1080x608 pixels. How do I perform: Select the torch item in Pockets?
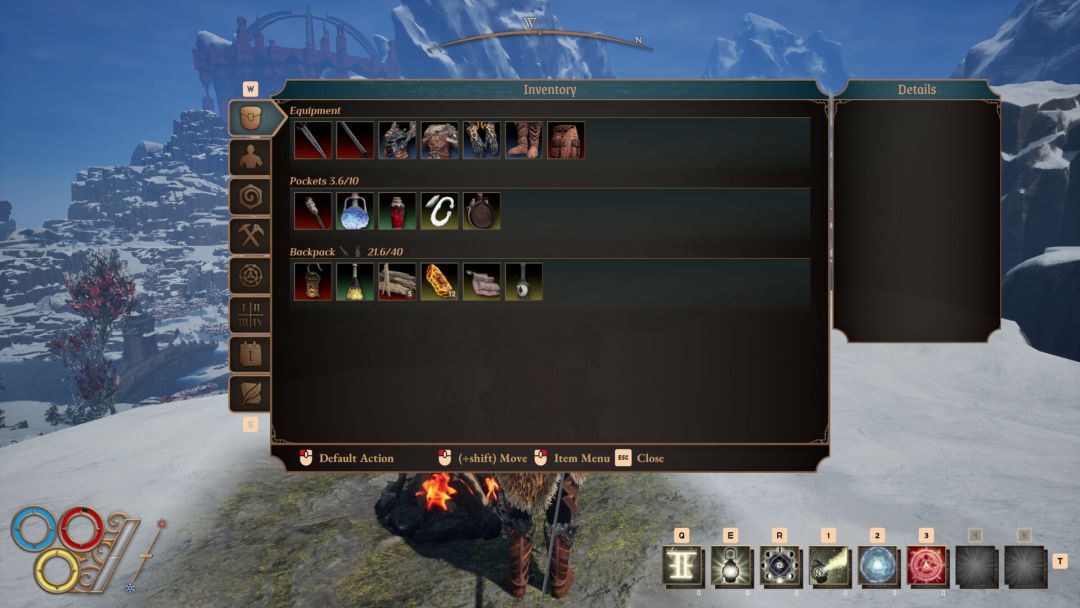tap(313, 211)
